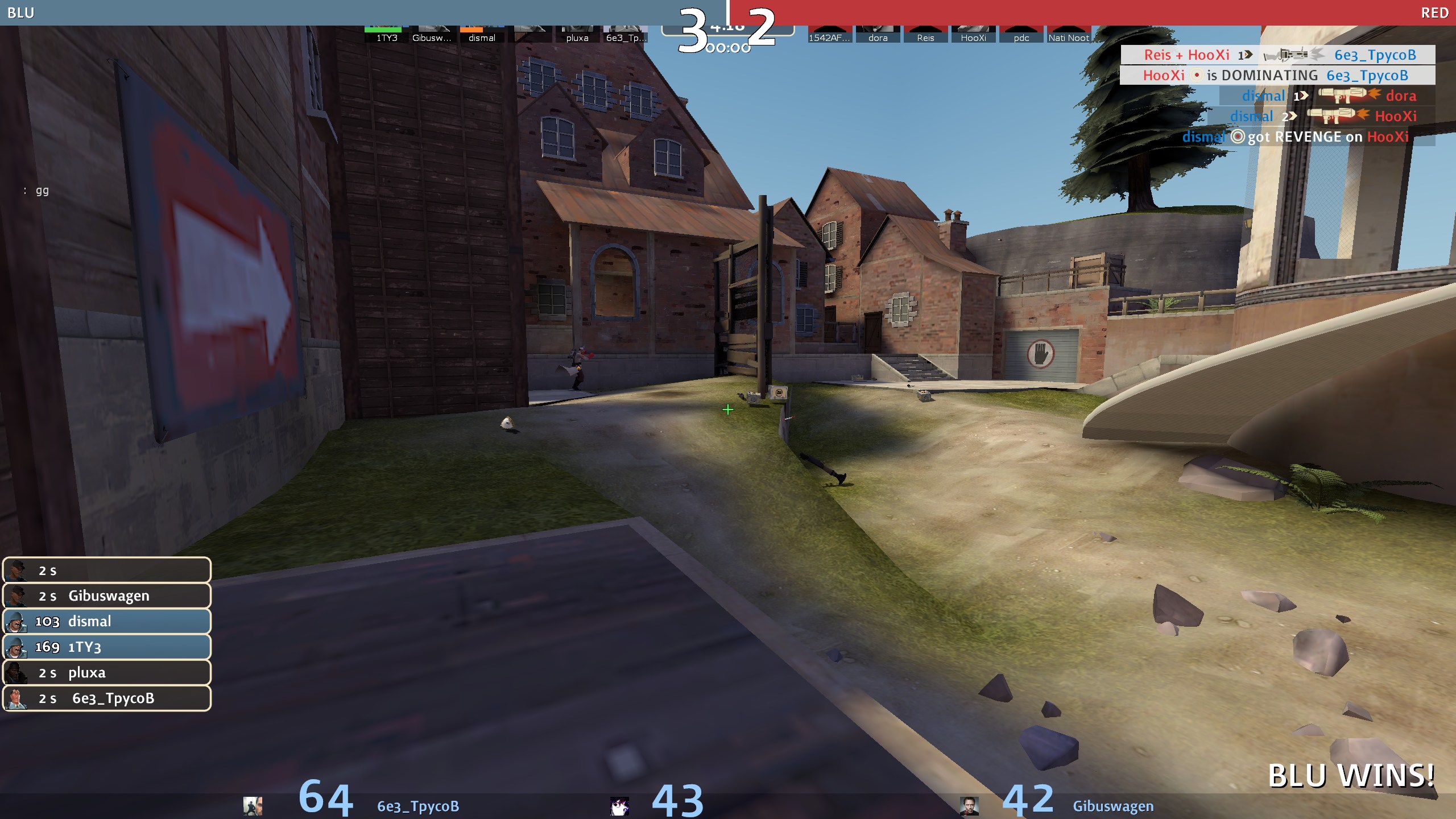1456x819 pixels.
Task: Open Gibuswagen's avatar beside score 42
Action: 969,805
